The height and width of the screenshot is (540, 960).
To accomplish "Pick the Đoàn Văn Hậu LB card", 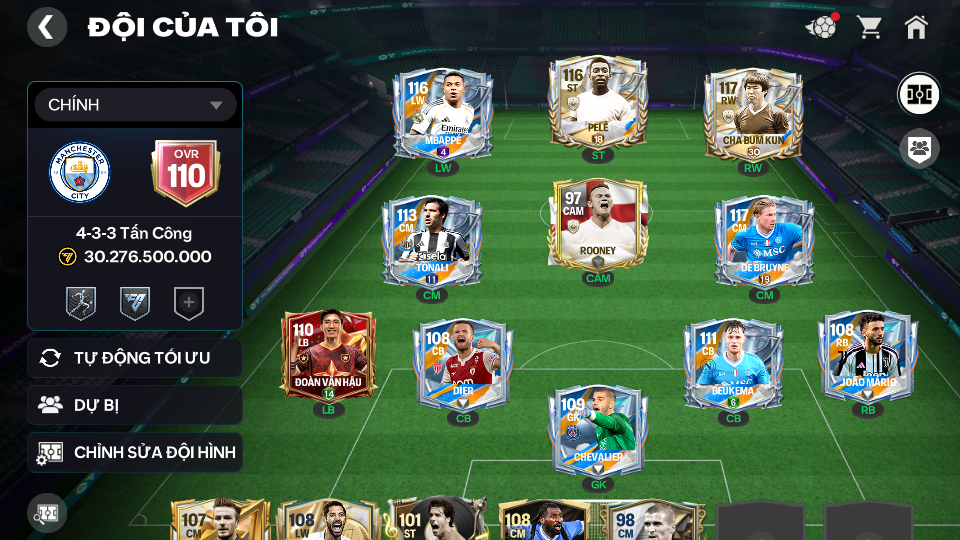I will (328, 356).
